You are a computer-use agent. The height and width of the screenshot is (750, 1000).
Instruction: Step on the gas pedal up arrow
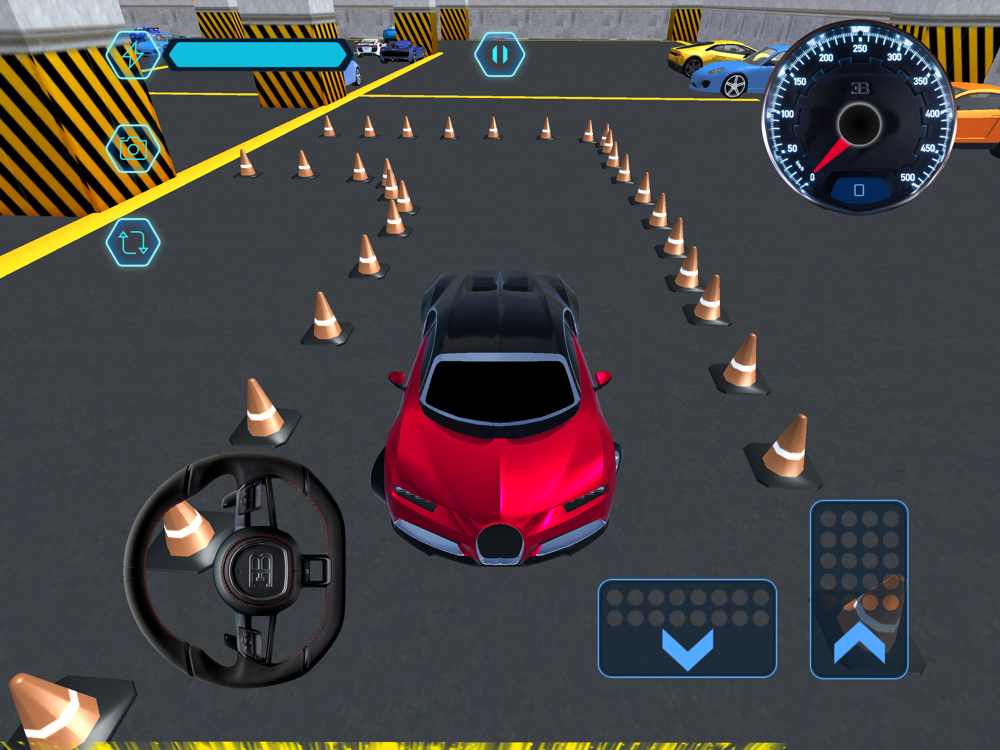859,589
